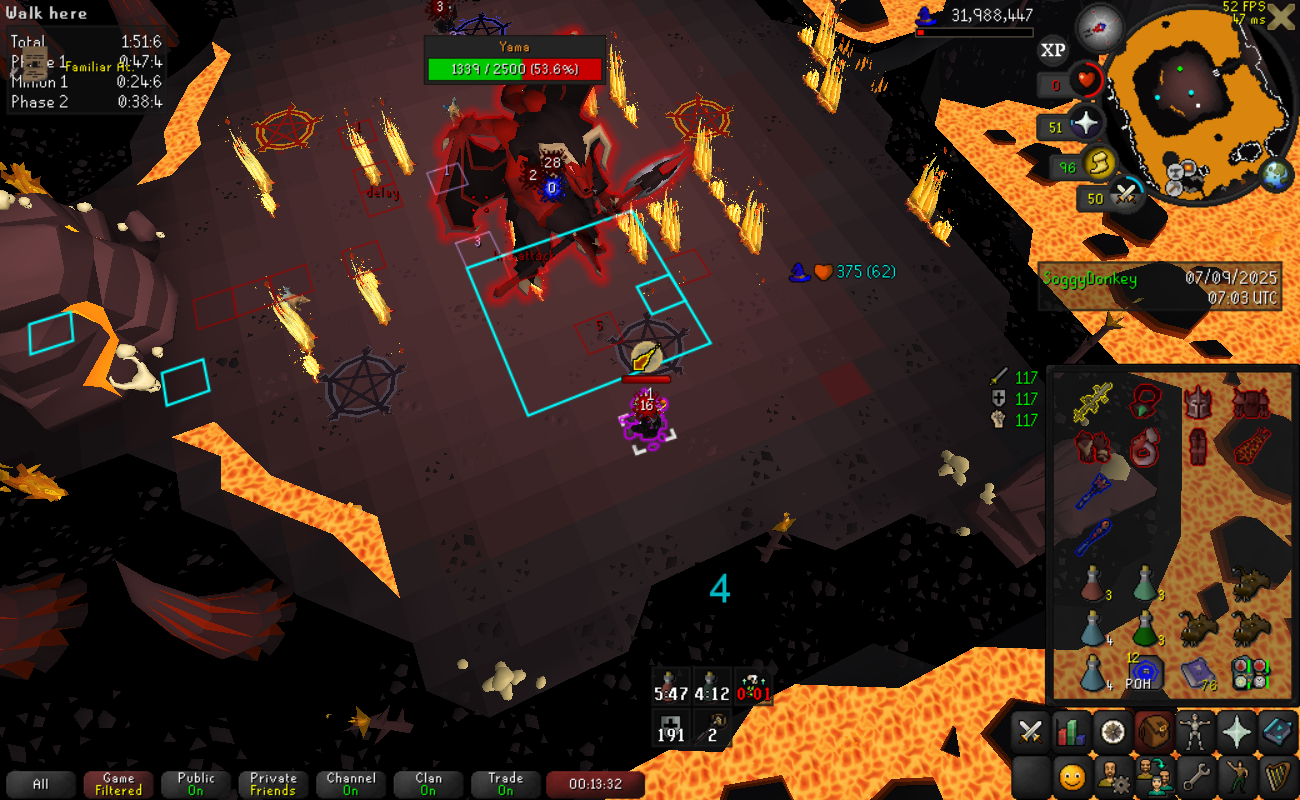Image resolution: width=1300 pixels, height=800 pixels.
Task: Switch to the Spellbook tab
Action: (x=1277, y=733)
